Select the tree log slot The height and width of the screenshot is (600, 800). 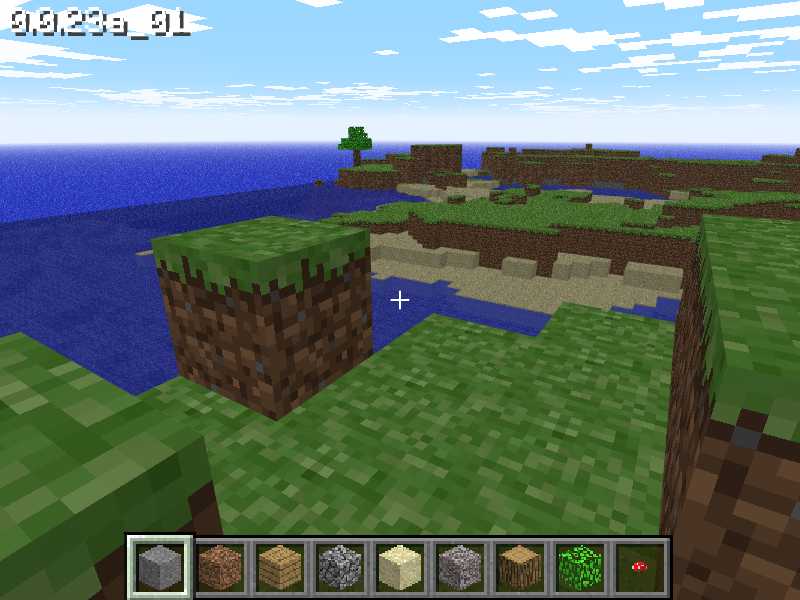click(519, 567)
